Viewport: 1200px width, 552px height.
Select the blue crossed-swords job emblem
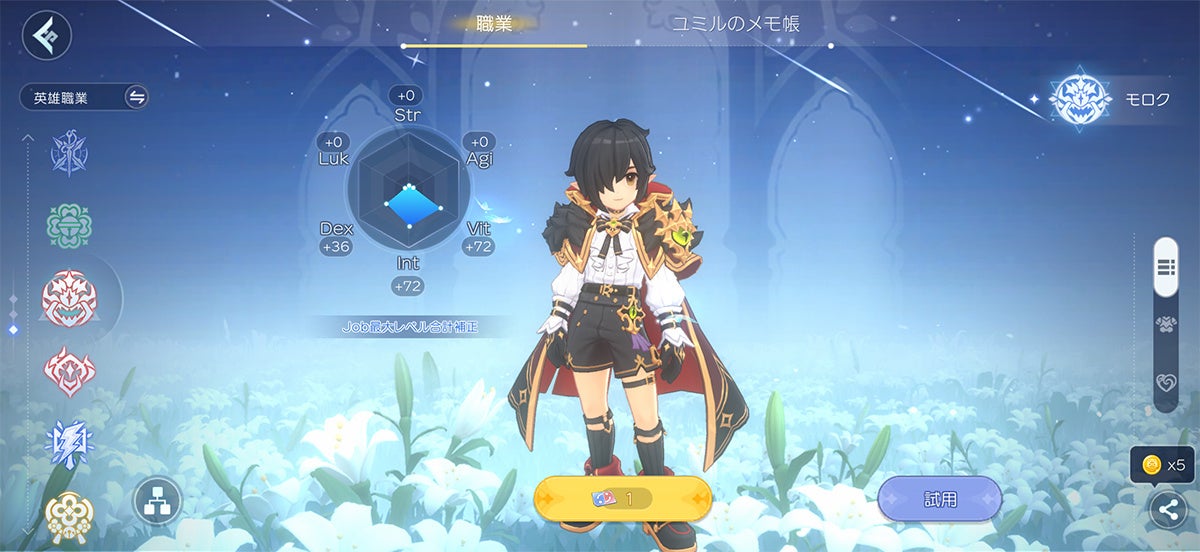70,153
